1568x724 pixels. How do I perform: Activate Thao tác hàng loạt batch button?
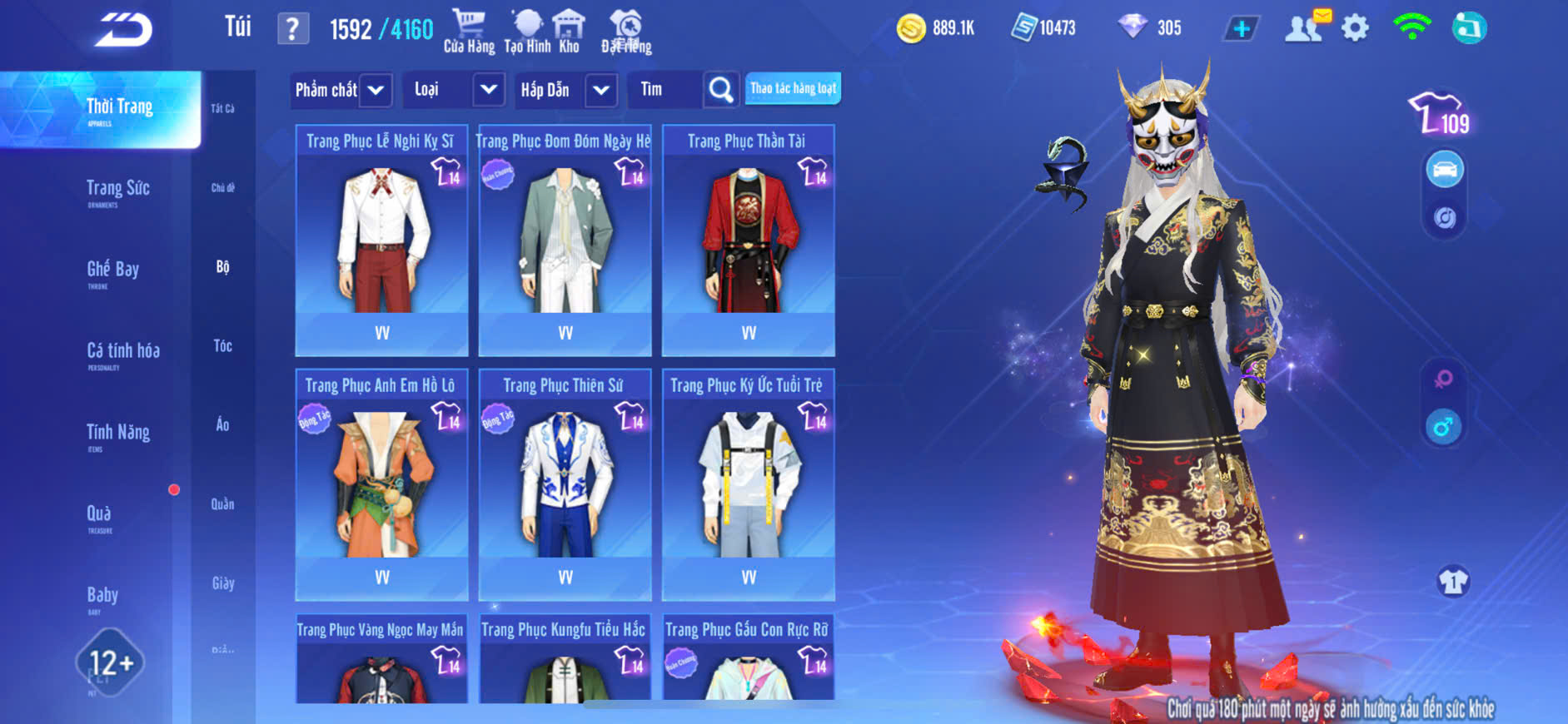pos(793,89)
